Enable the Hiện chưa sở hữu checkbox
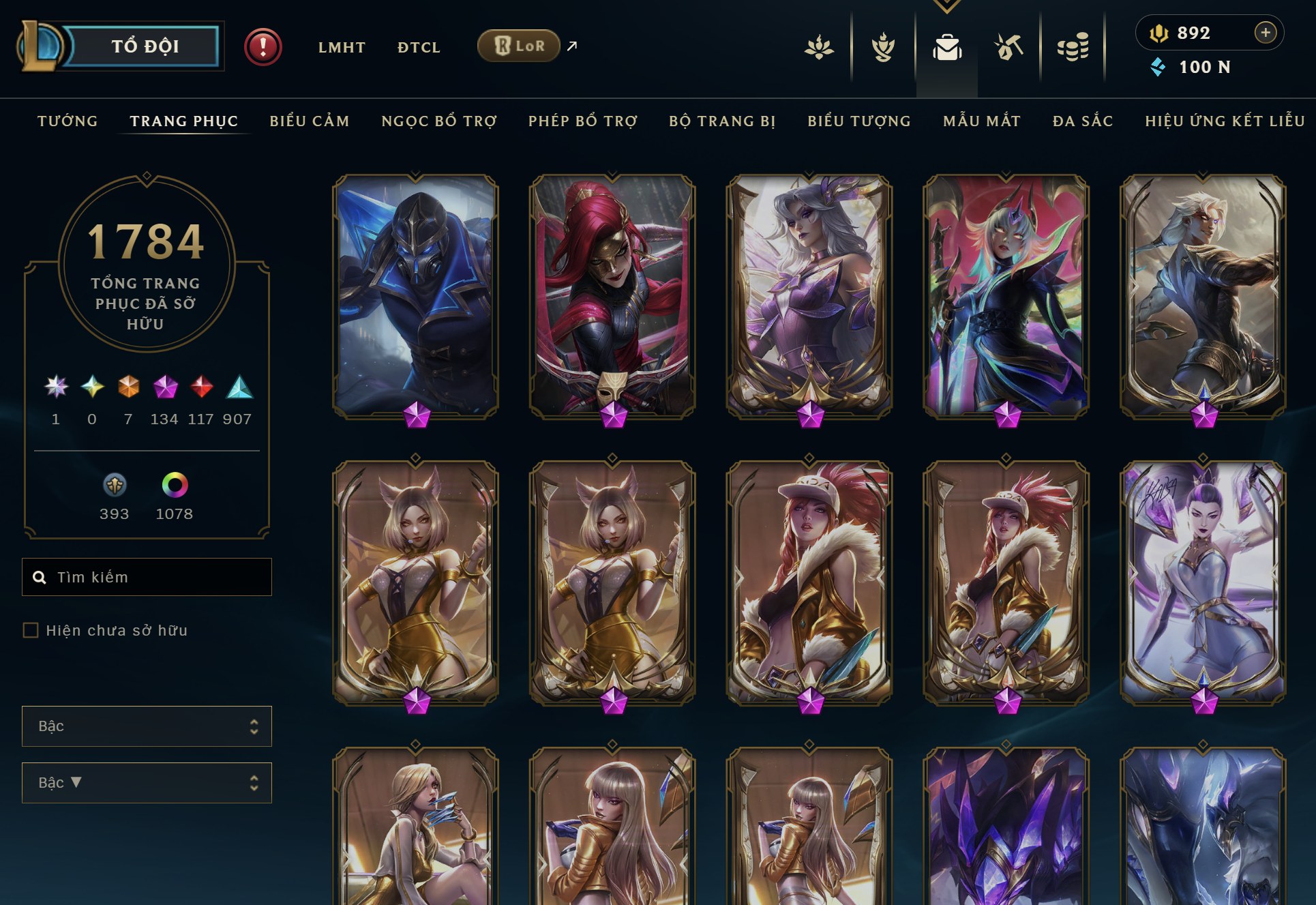Viewport: 1316px width, 905px height. click(30, 632)
